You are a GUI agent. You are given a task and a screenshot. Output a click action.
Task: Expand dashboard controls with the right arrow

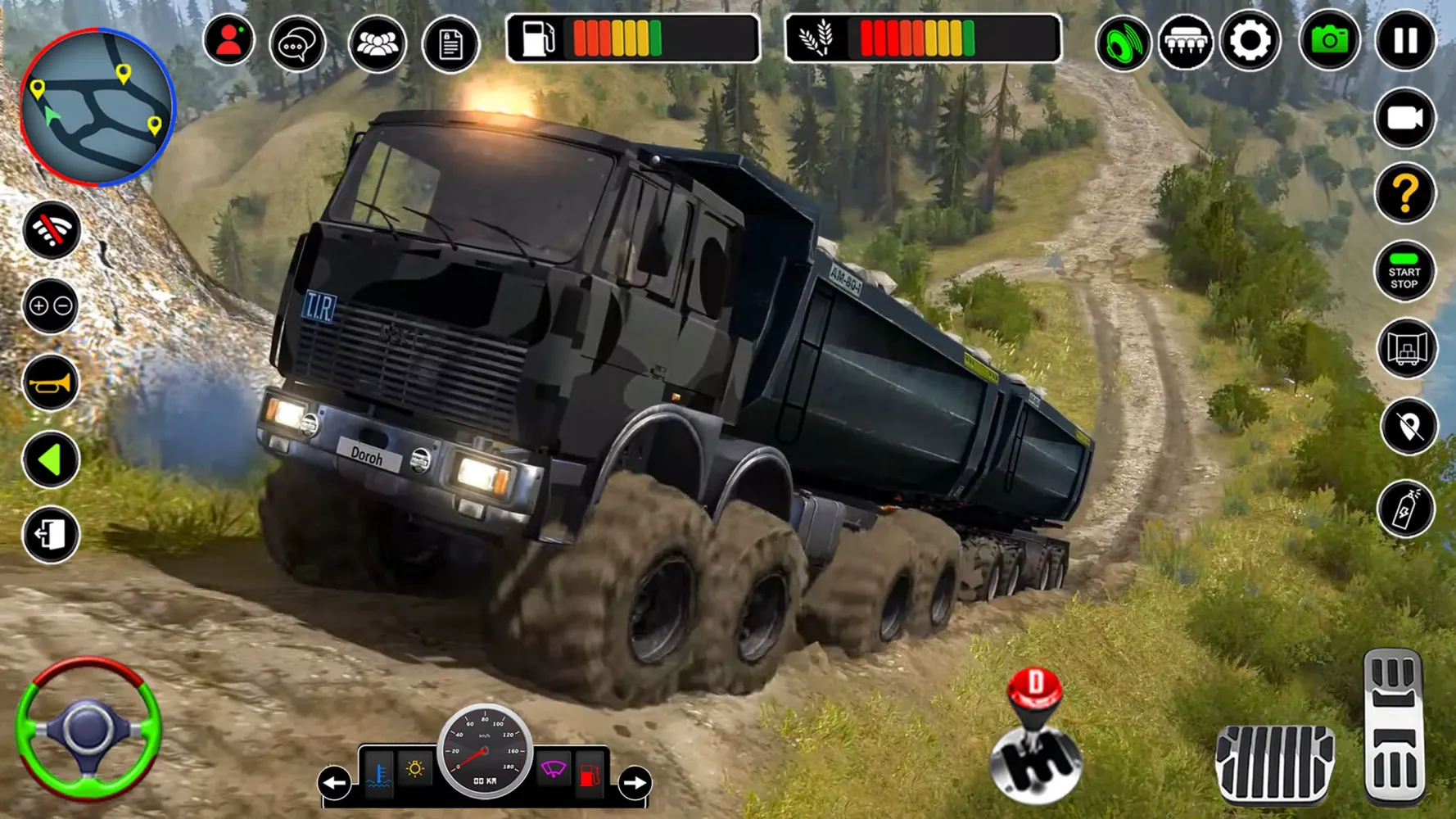(x=634, y=783)
